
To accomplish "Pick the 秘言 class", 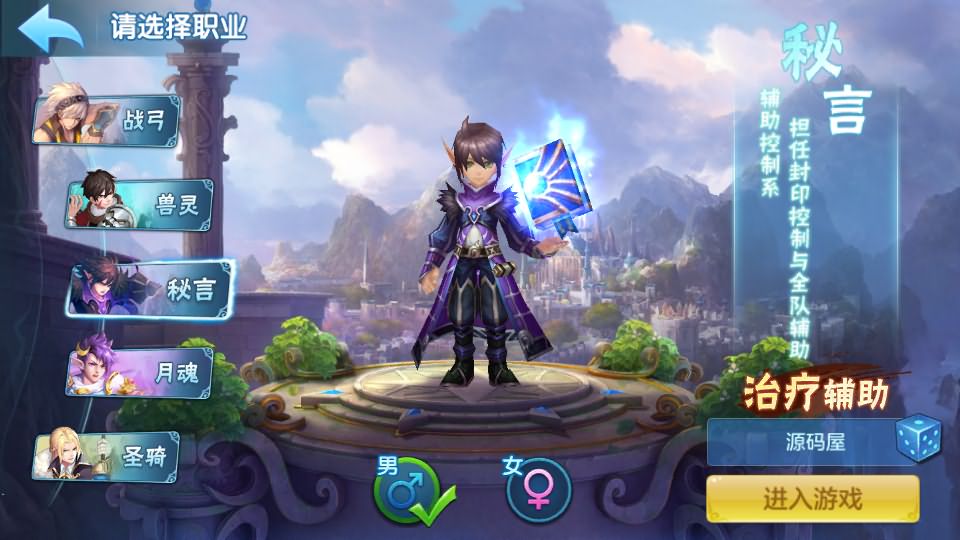I will tap(150, 290).
